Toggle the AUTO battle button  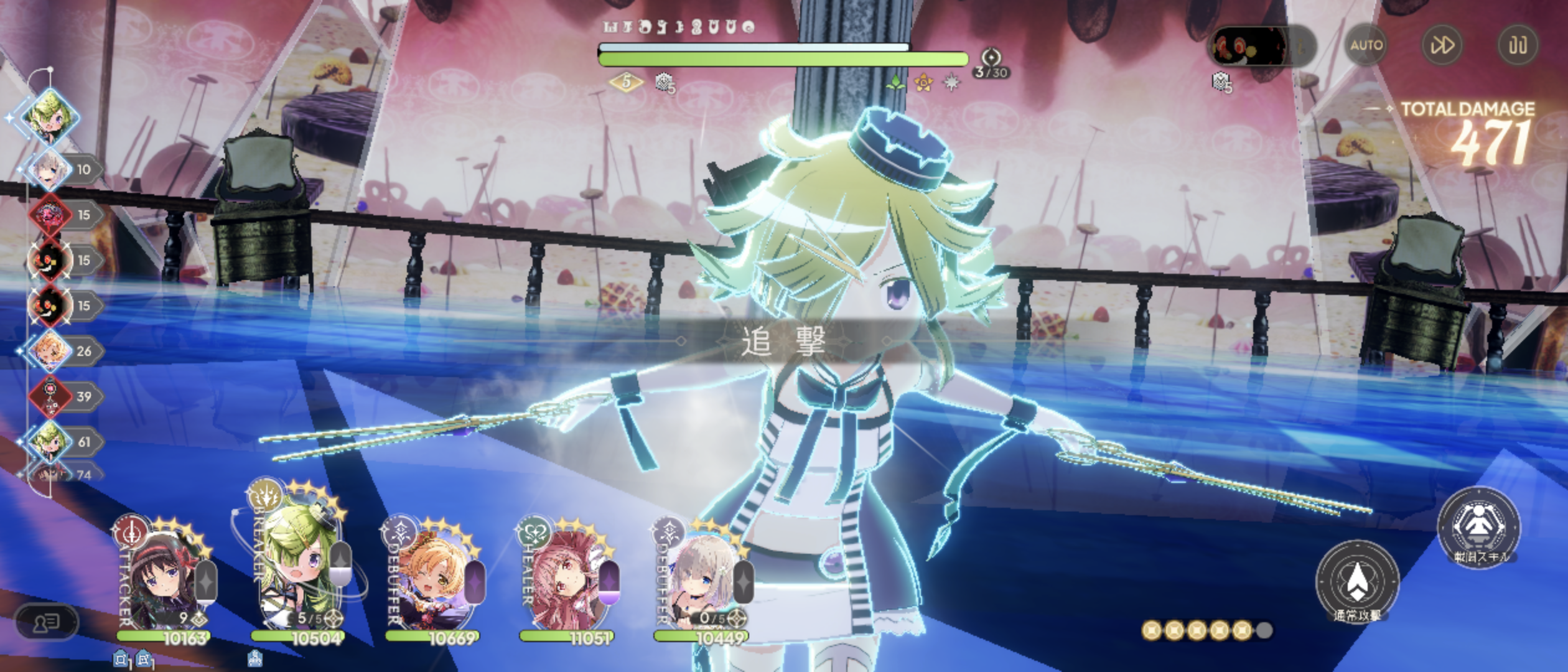[x=1366, y=45]
